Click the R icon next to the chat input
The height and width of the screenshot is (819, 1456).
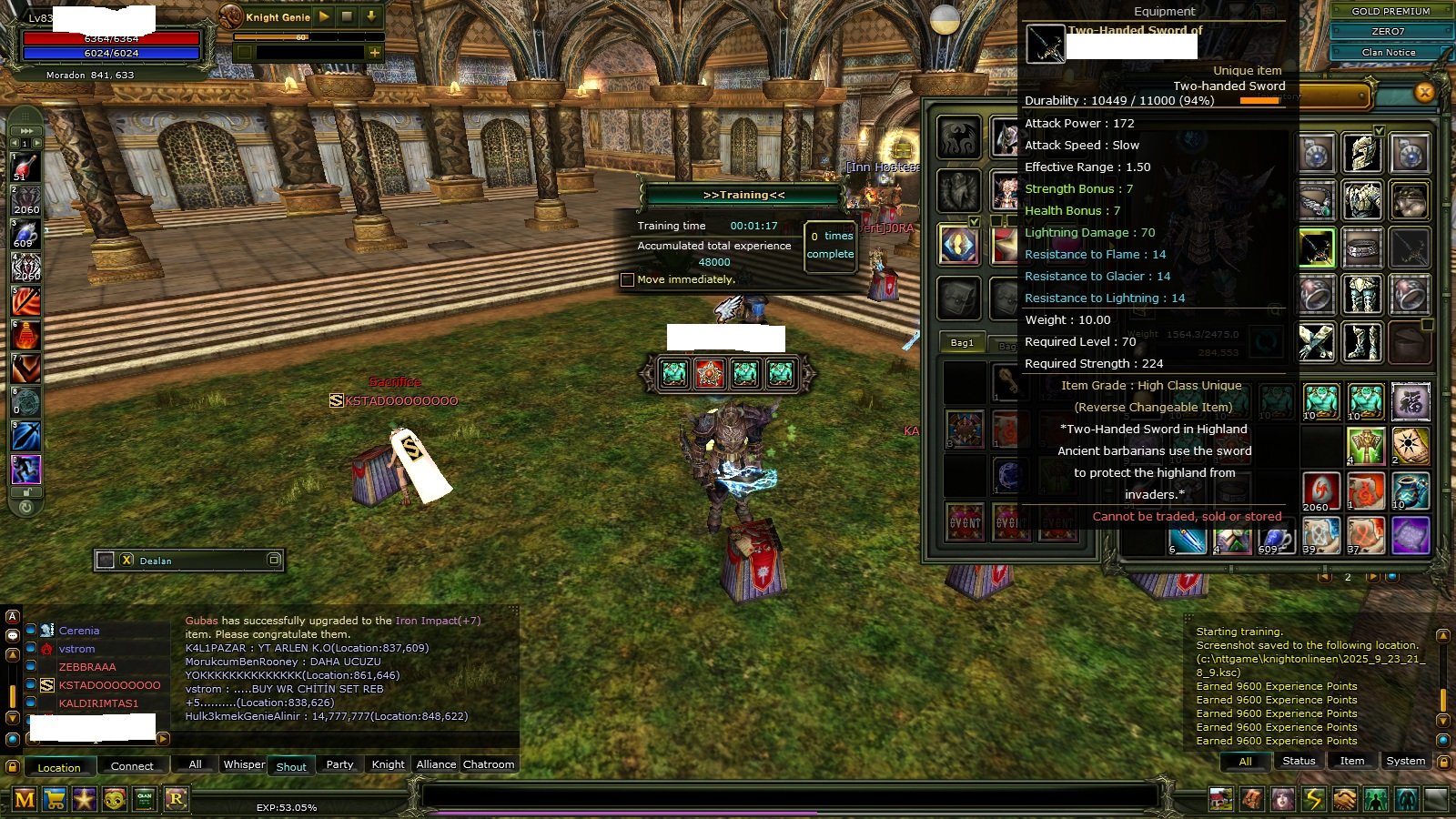175,797
